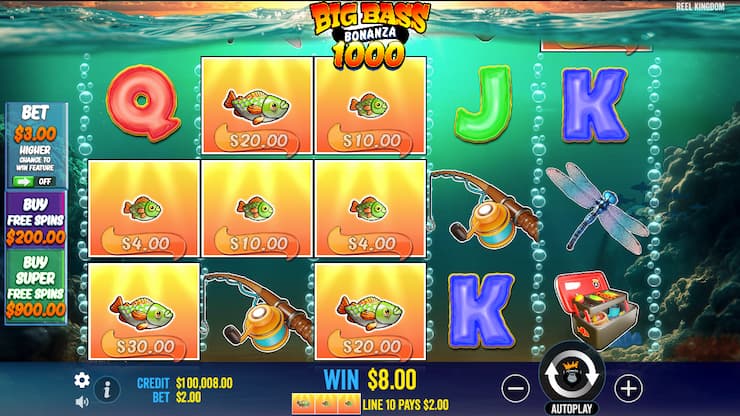Viewport: 740px width, 416px height.
Task: Buy Super Free Spins for $900.00
Action: point(35,287)
